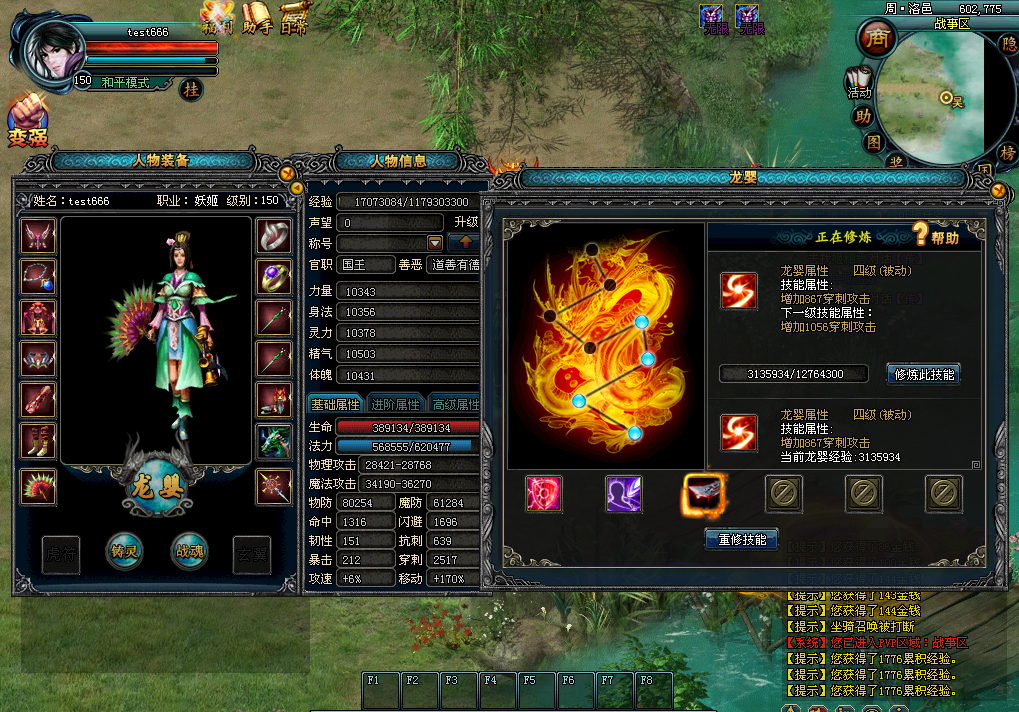Click the 变强 fist icon
Viewport: 1019px width, 712px height.
pos(27,121)
